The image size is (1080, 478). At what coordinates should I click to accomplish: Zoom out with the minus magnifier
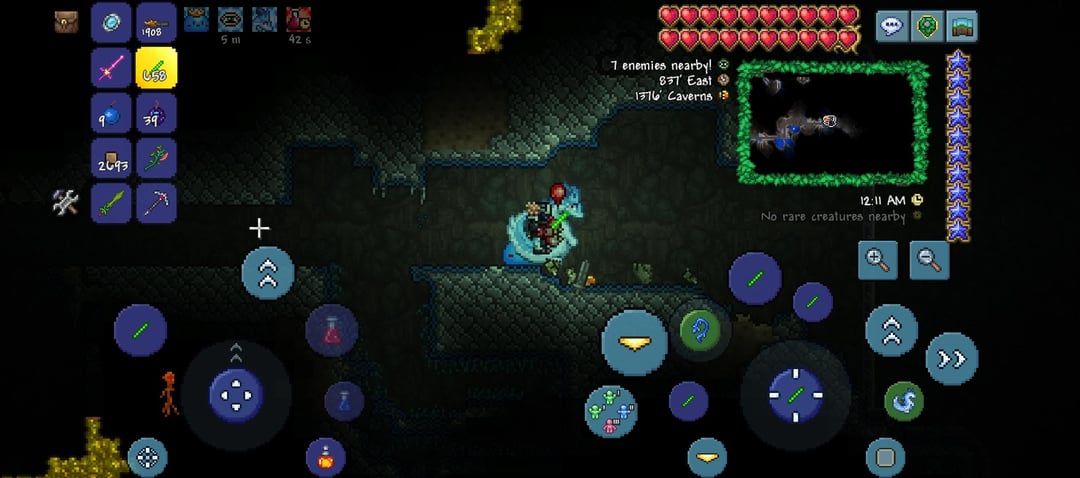929,260
